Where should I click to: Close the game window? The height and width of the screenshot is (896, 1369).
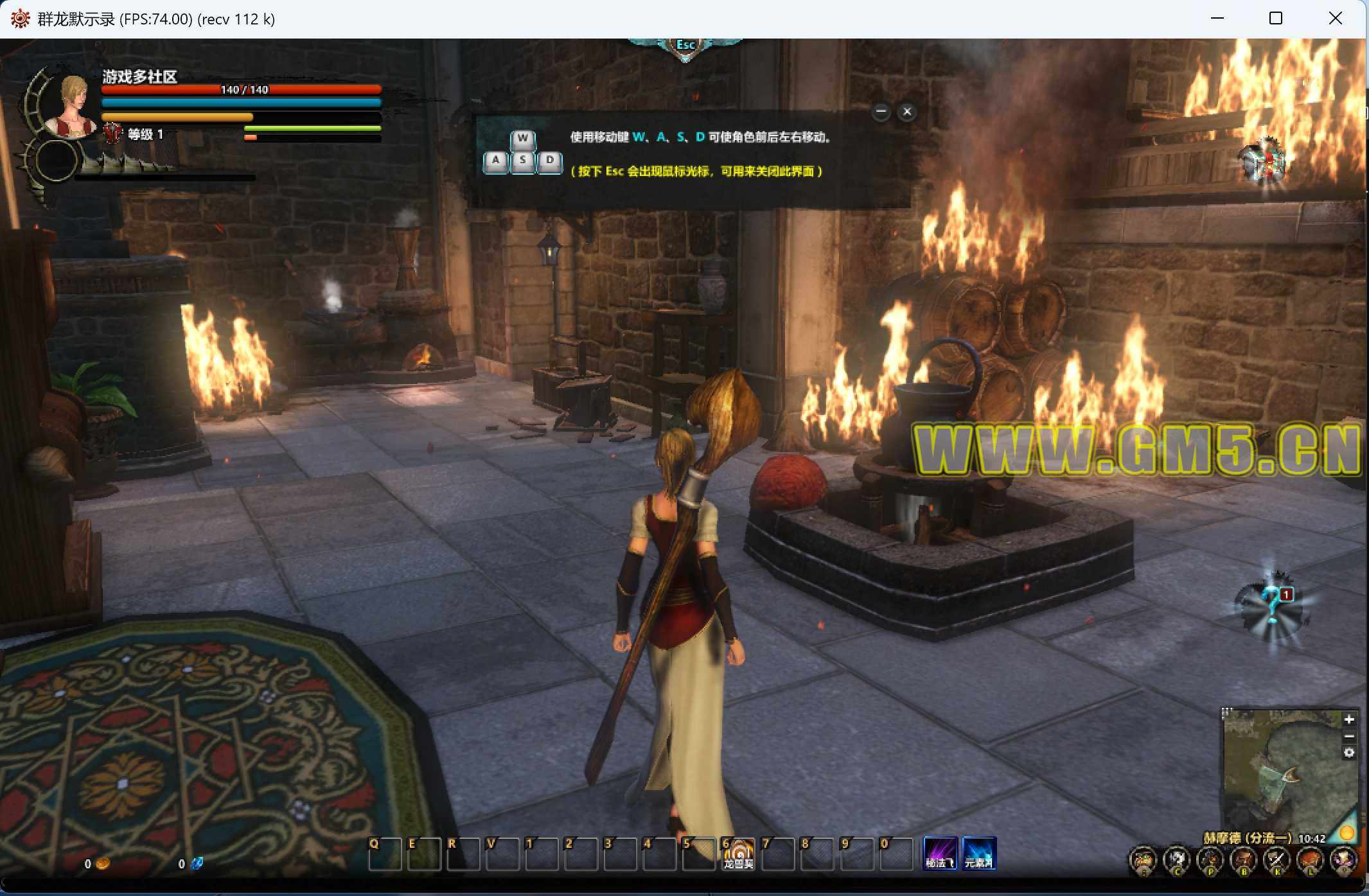pyautogui.click(x=1335, y=19)
